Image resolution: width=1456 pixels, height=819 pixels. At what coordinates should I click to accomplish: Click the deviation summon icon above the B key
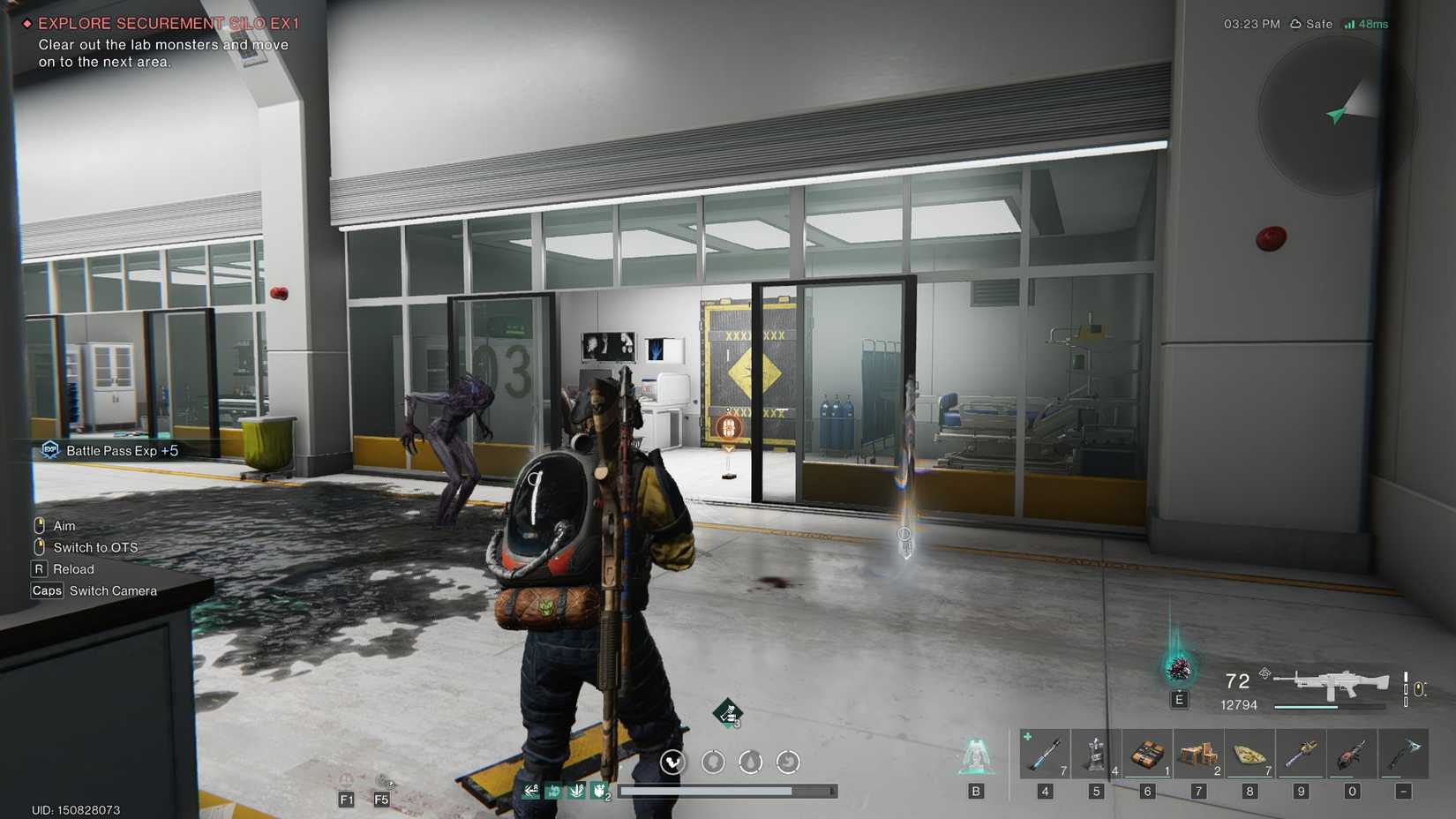976,755
